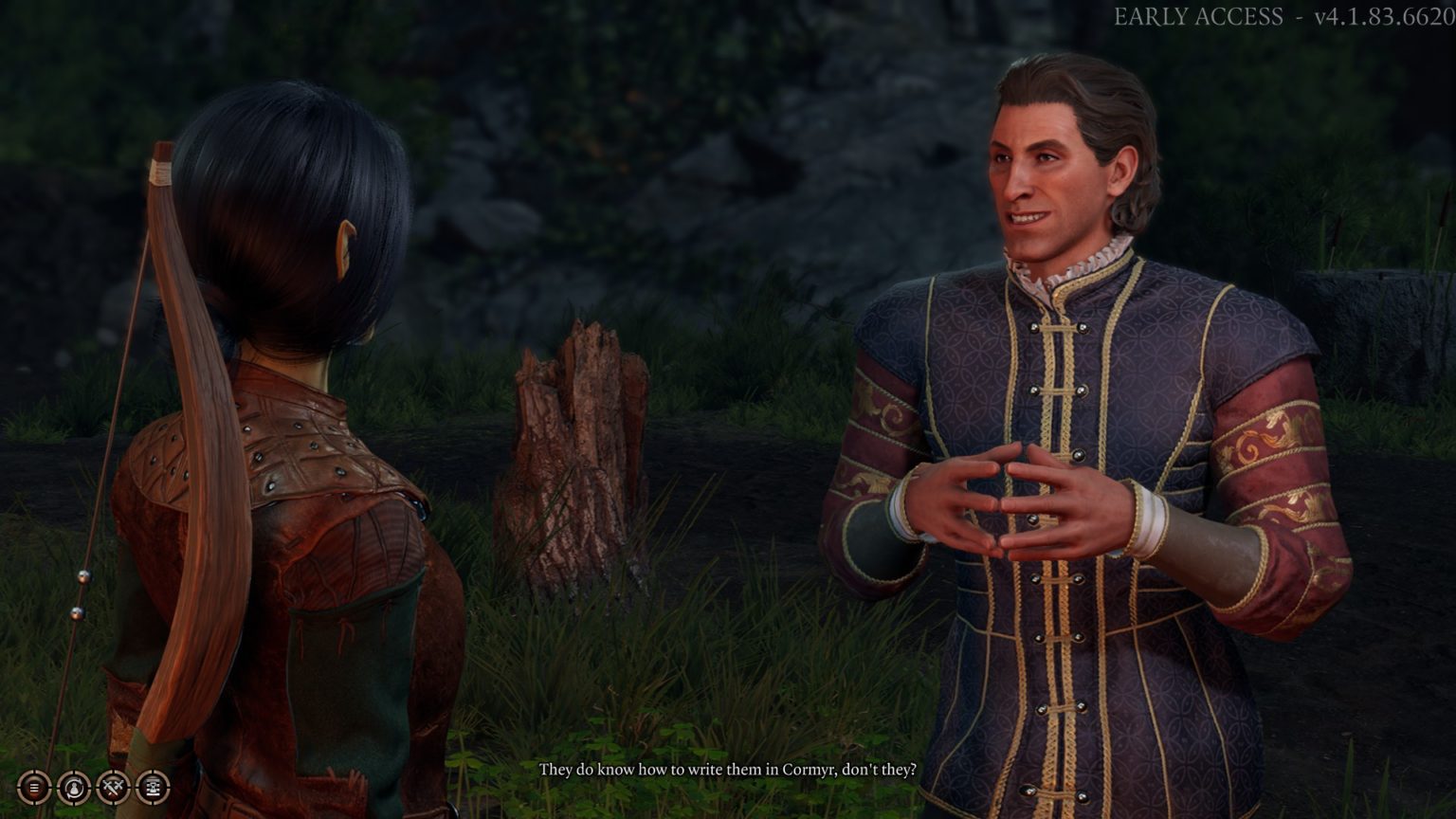This screenshot has height=819, width=1456.
Task: Open the three-line menu button
Action: [34, 787]
